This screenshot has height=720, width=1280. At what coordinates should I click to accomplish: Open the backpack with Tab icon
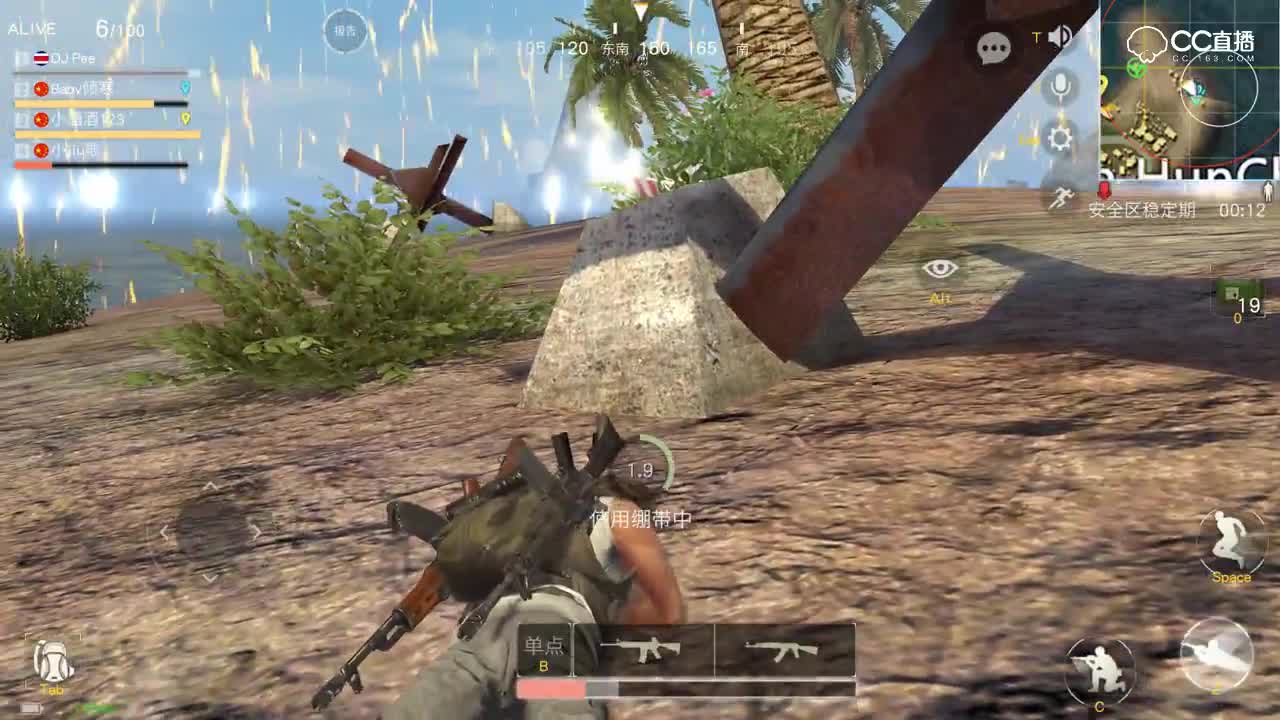click(52, 660)
